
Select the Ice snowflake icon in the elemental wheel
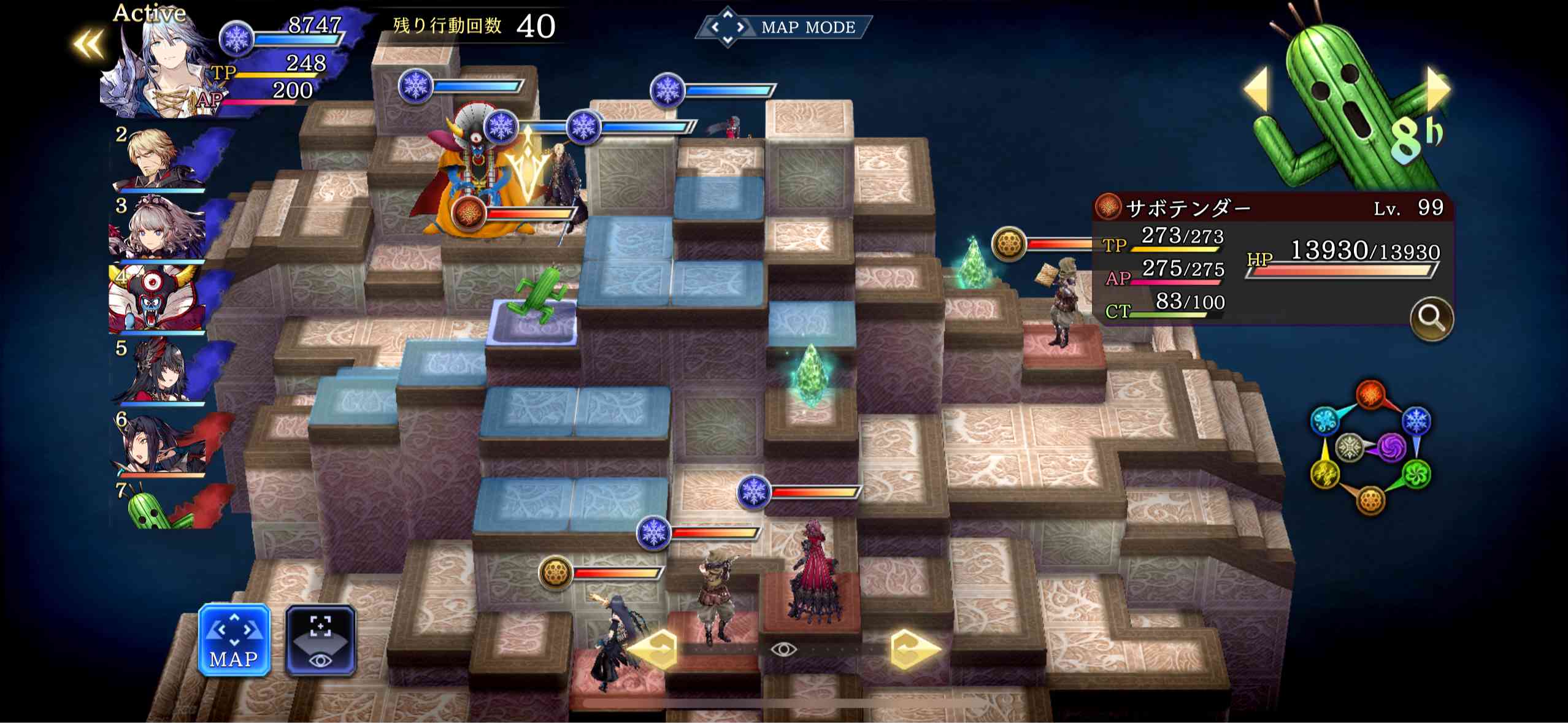[1416, 420]
